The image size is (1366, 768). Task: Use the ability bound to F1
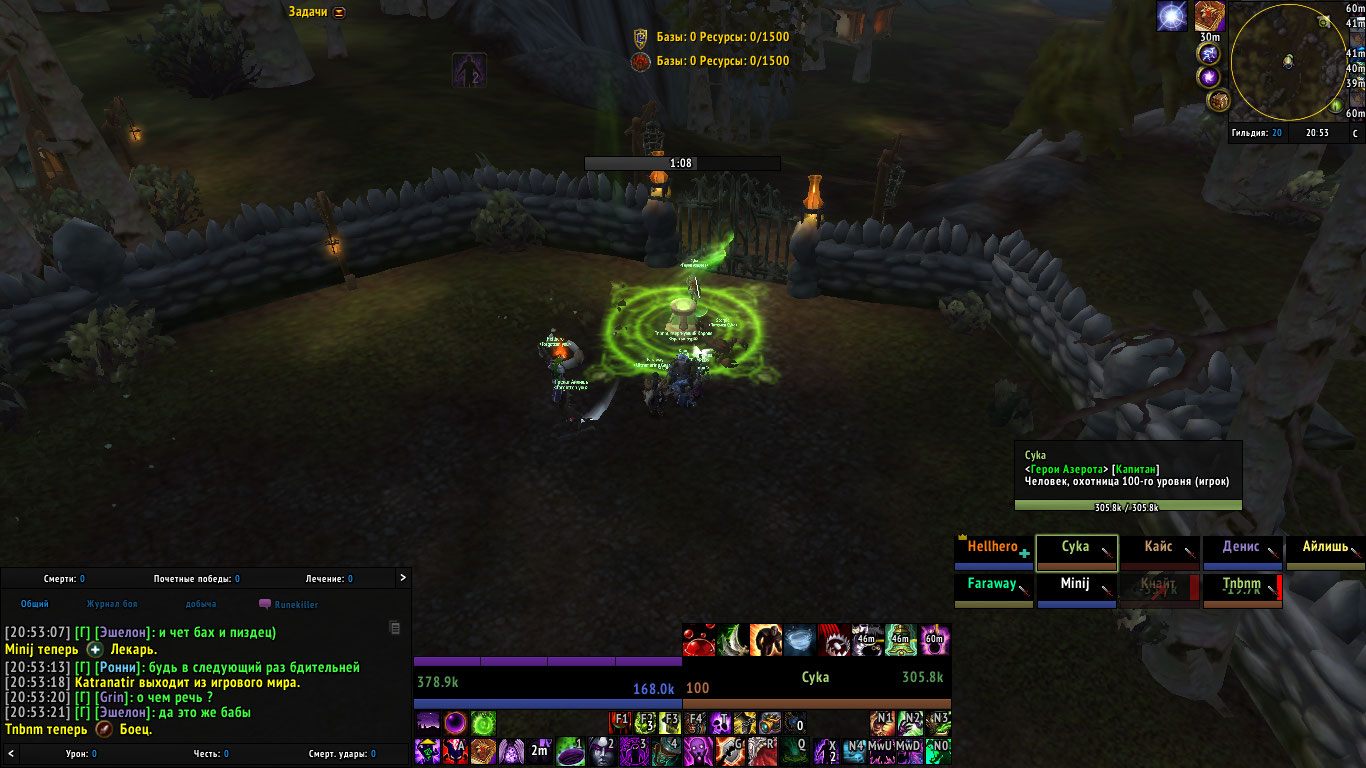point(620,722)
